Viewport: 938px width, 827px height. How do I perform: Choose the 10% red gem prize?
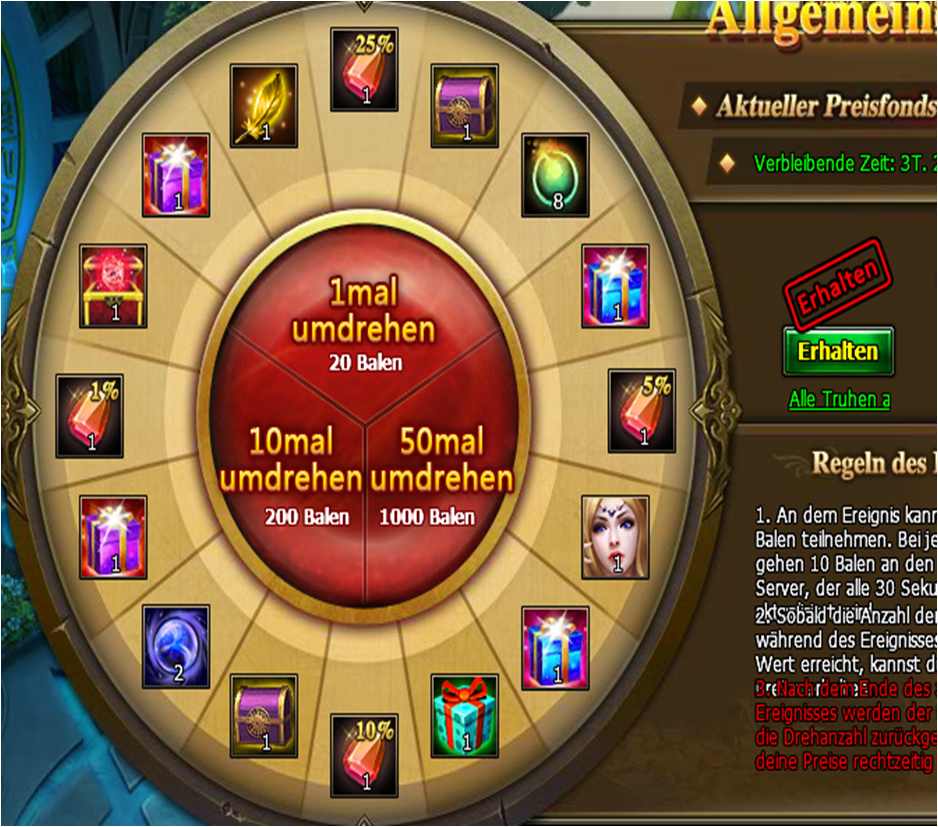364,753
